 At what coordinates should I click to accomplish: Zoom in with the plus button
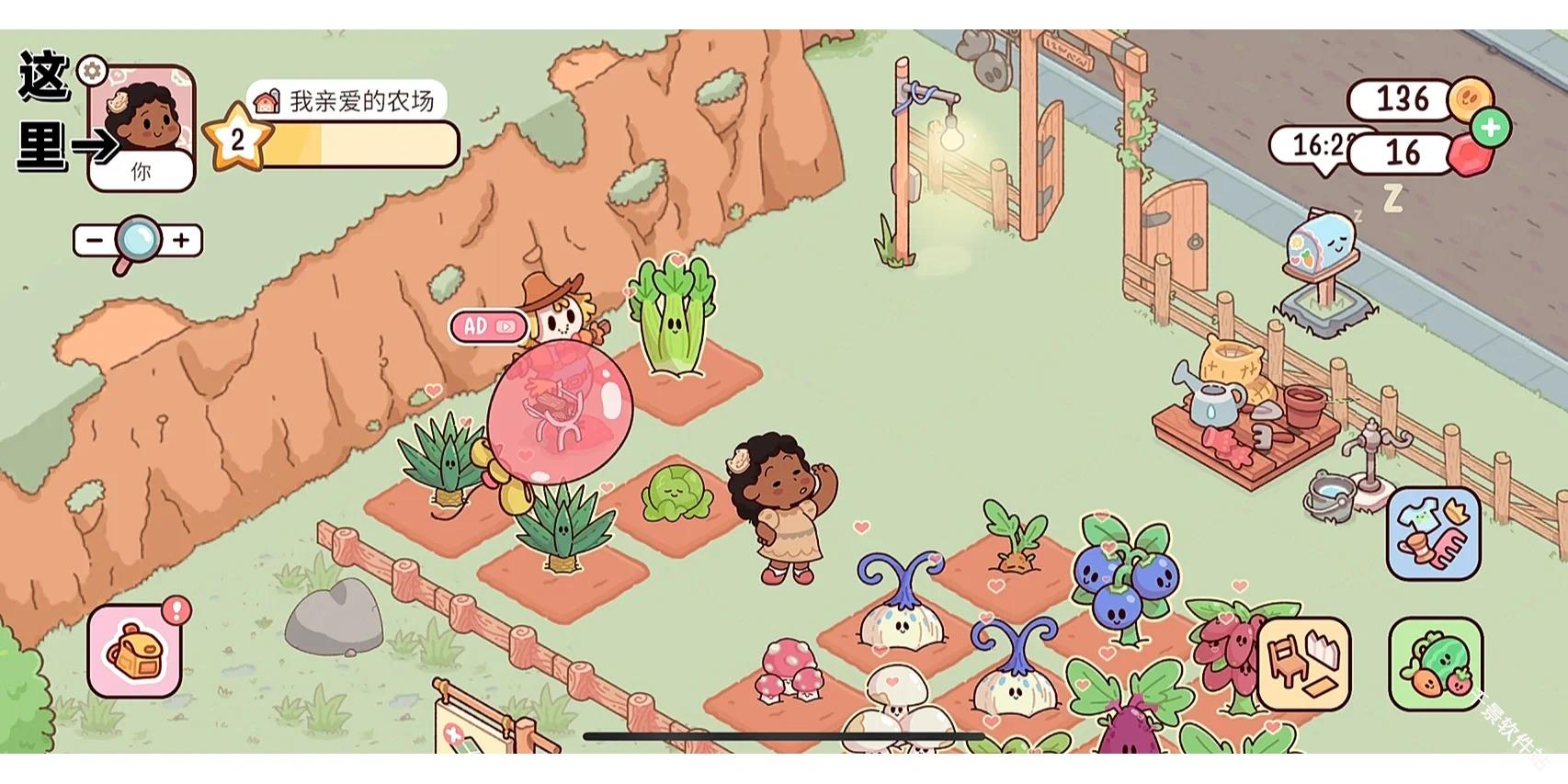(x=182, y=241)
